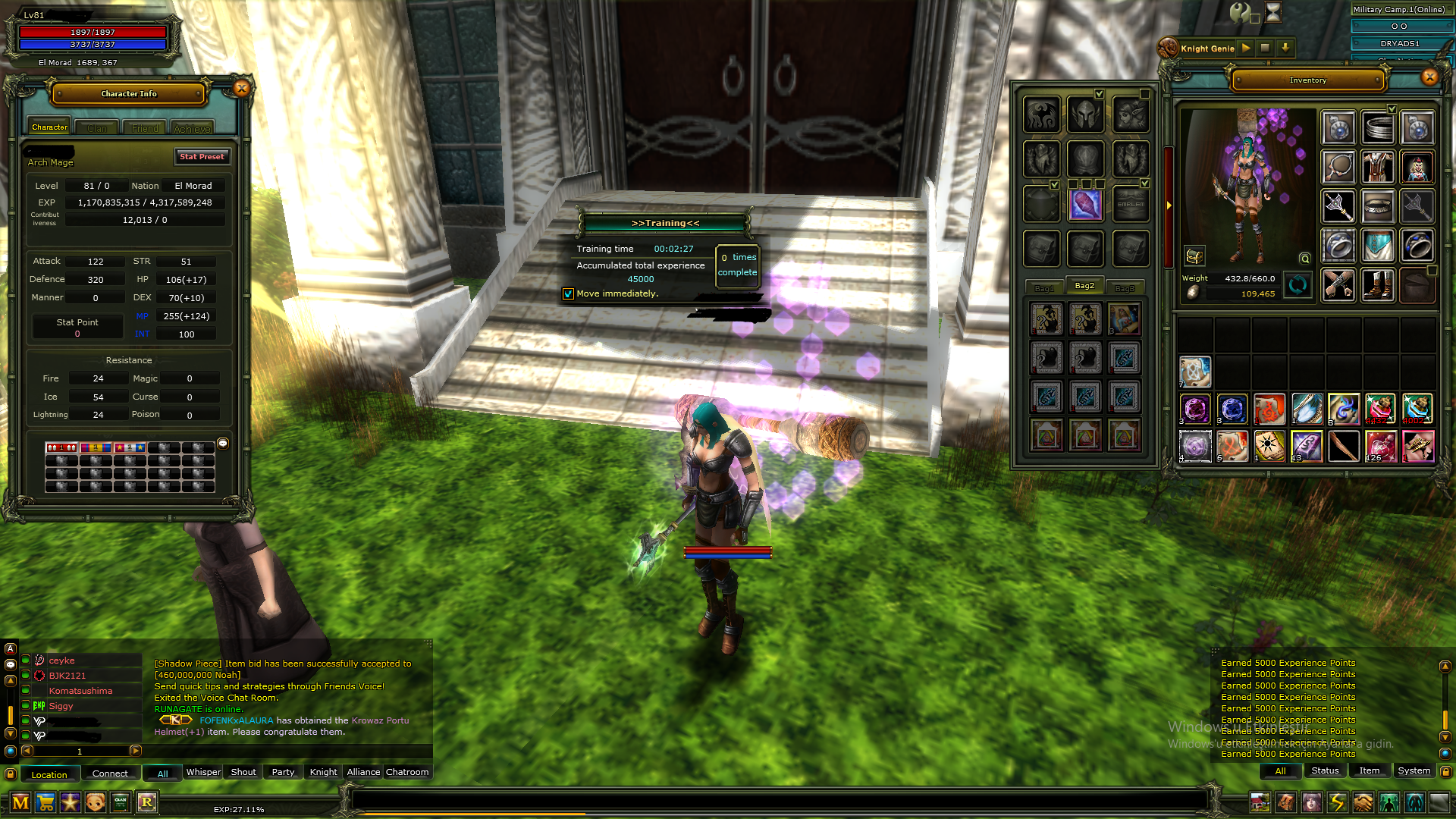This screenshot has height=819, width=1456.
Task: Open the map via M icon
Action: 20,802
